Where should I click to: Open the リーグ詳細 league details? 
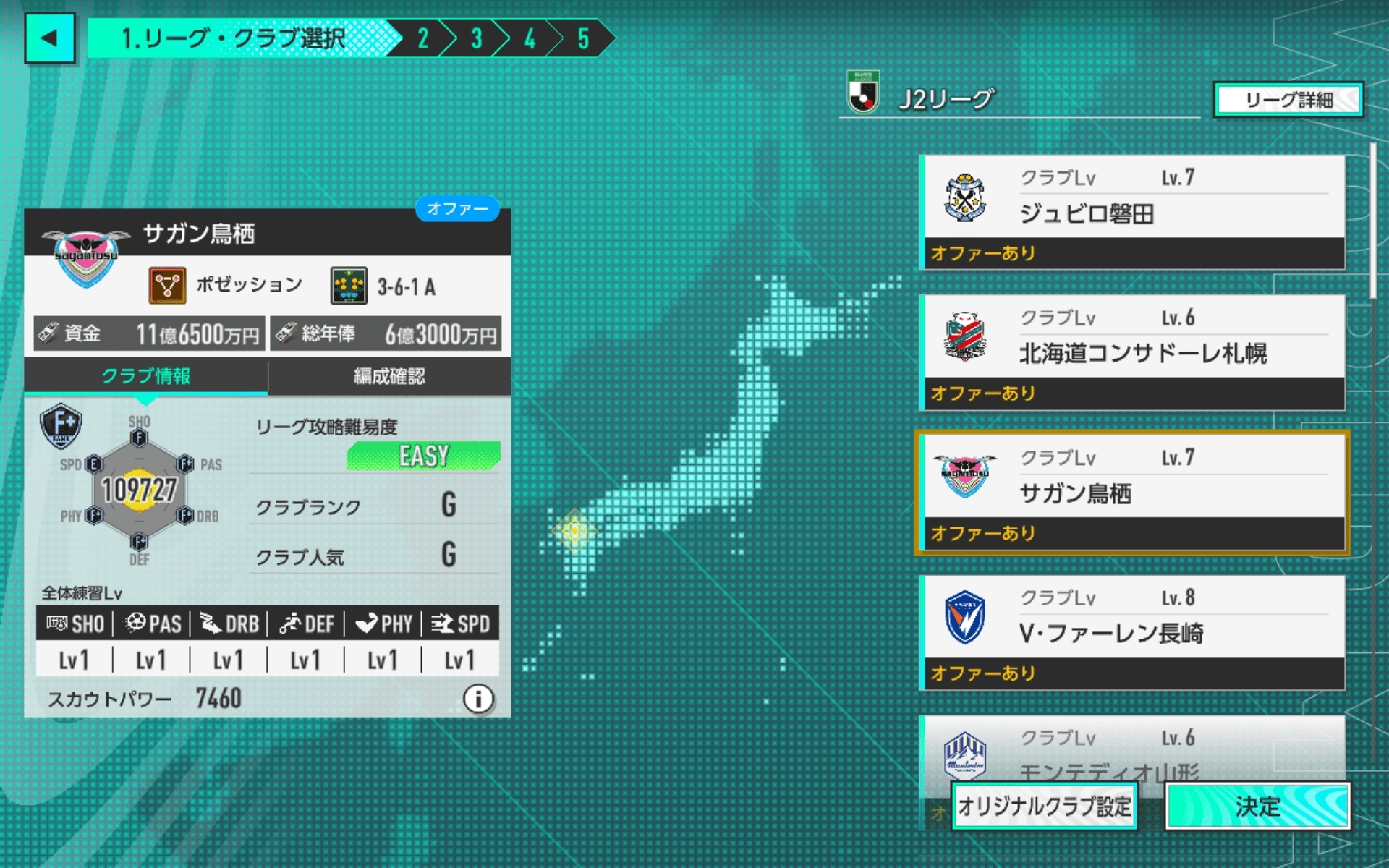(1287, 101)
